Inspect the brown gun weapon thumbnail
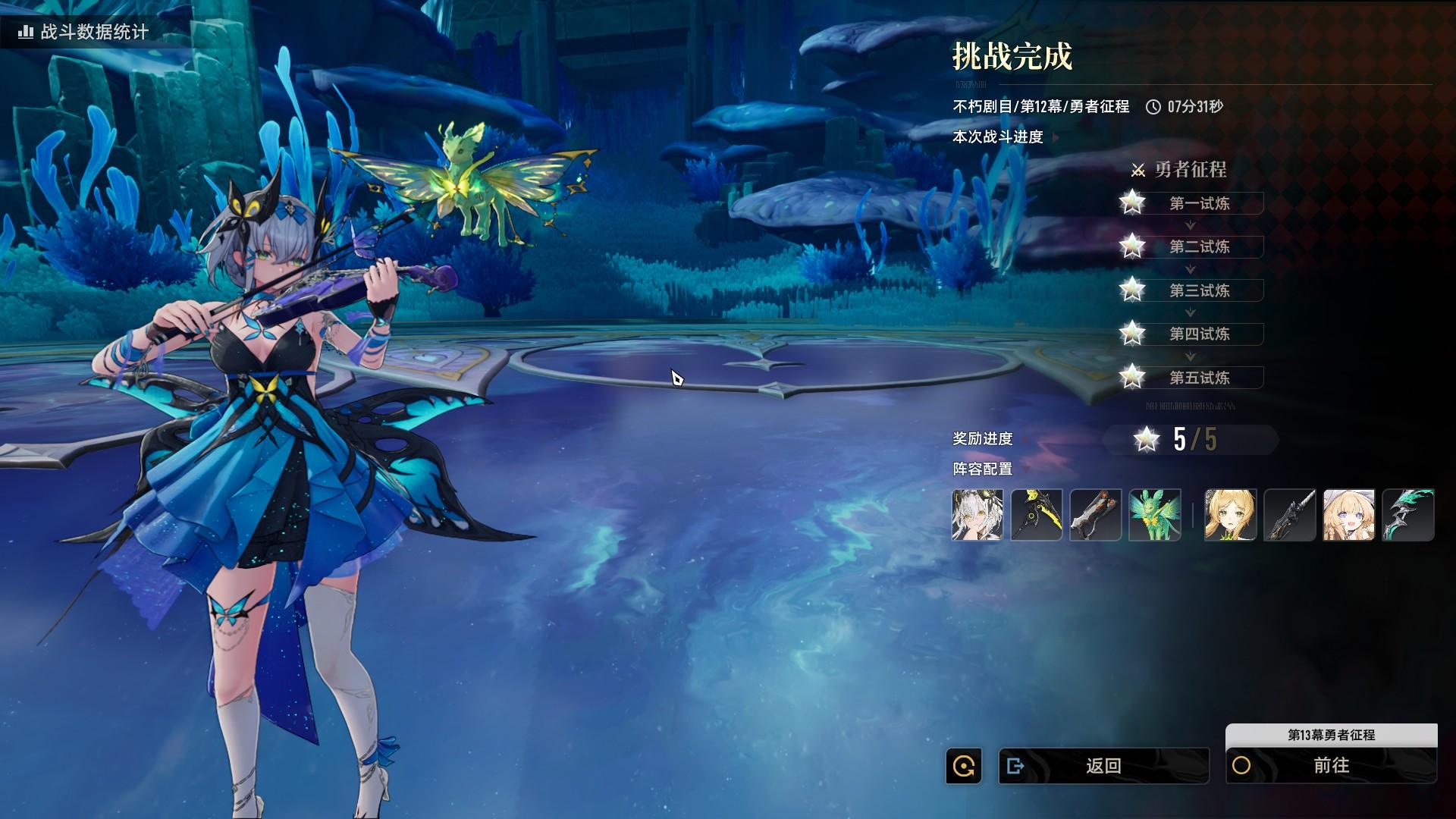 1096,515
